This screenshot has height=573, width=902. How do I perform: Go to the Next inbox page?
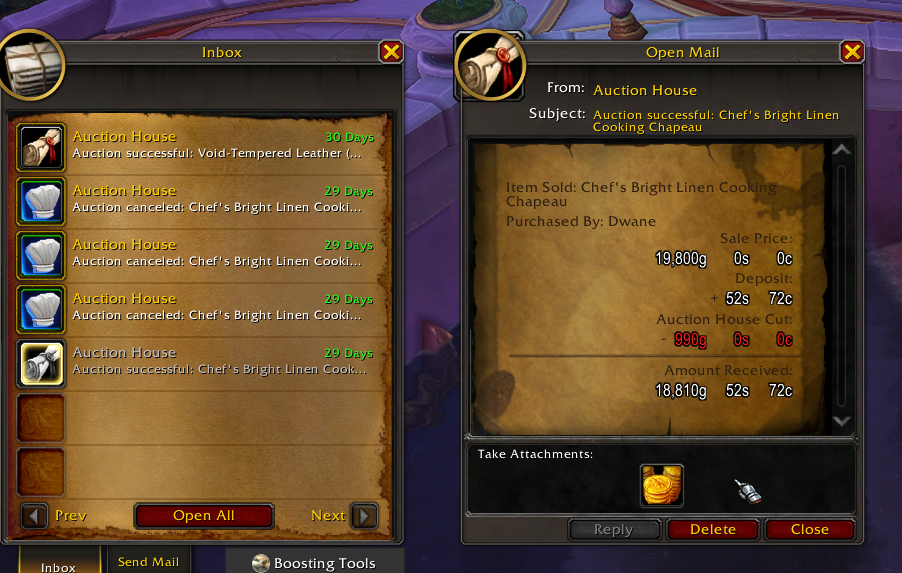(366, 516)
